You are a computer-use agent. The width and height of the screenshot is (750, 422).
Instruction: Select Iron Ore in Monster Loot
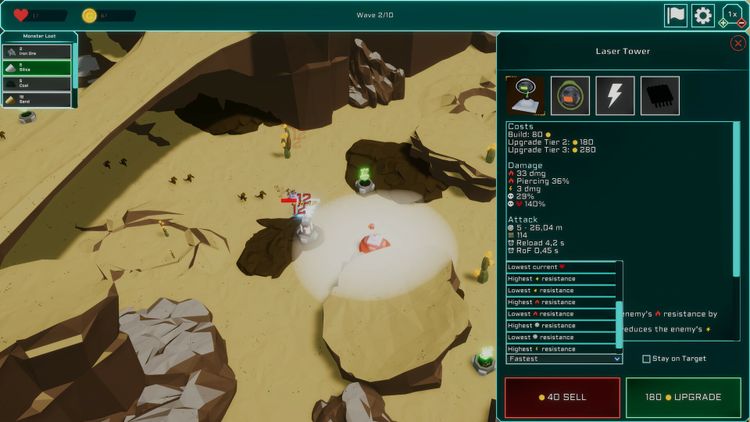(37, 51)
